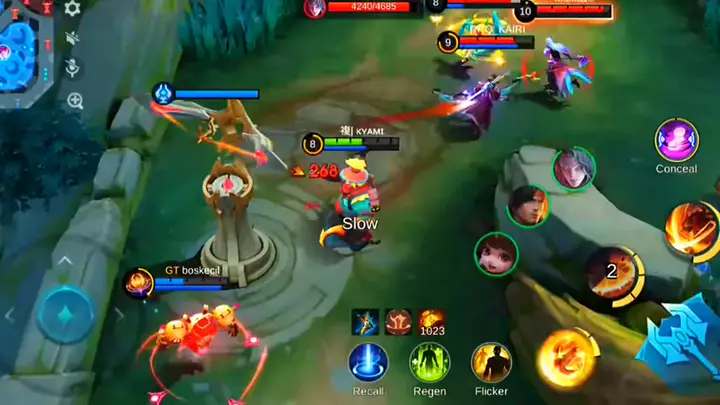This screenshot has height=405, width=720.
Task: Open the minimap
Action: tap(22, 52)
